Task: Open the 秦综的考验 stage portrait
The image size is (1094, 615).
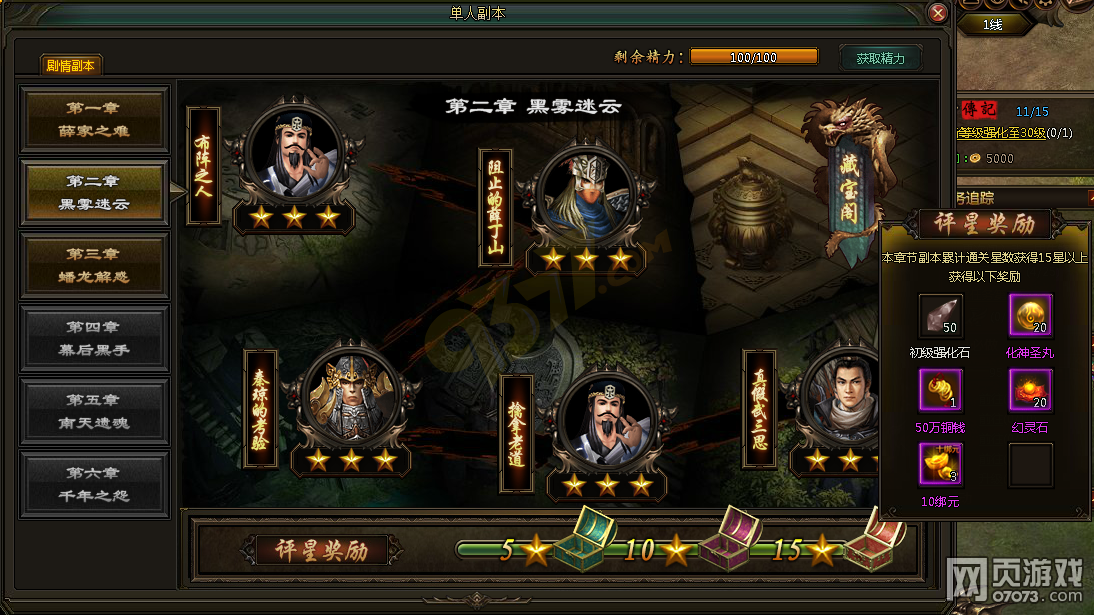Action: point(351,397)
